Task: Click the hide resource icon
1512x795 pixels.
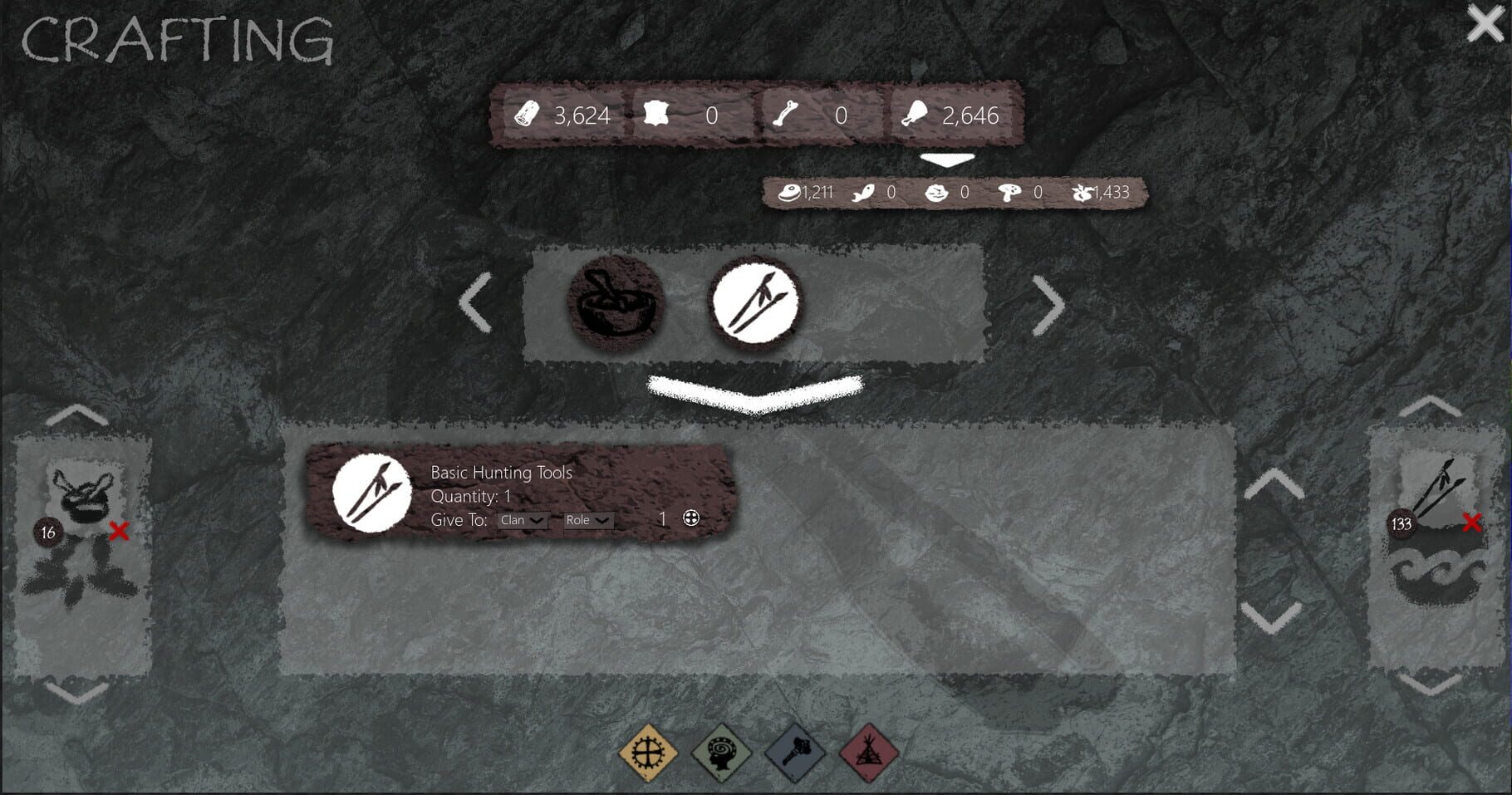Action: [x=659, y=116]
